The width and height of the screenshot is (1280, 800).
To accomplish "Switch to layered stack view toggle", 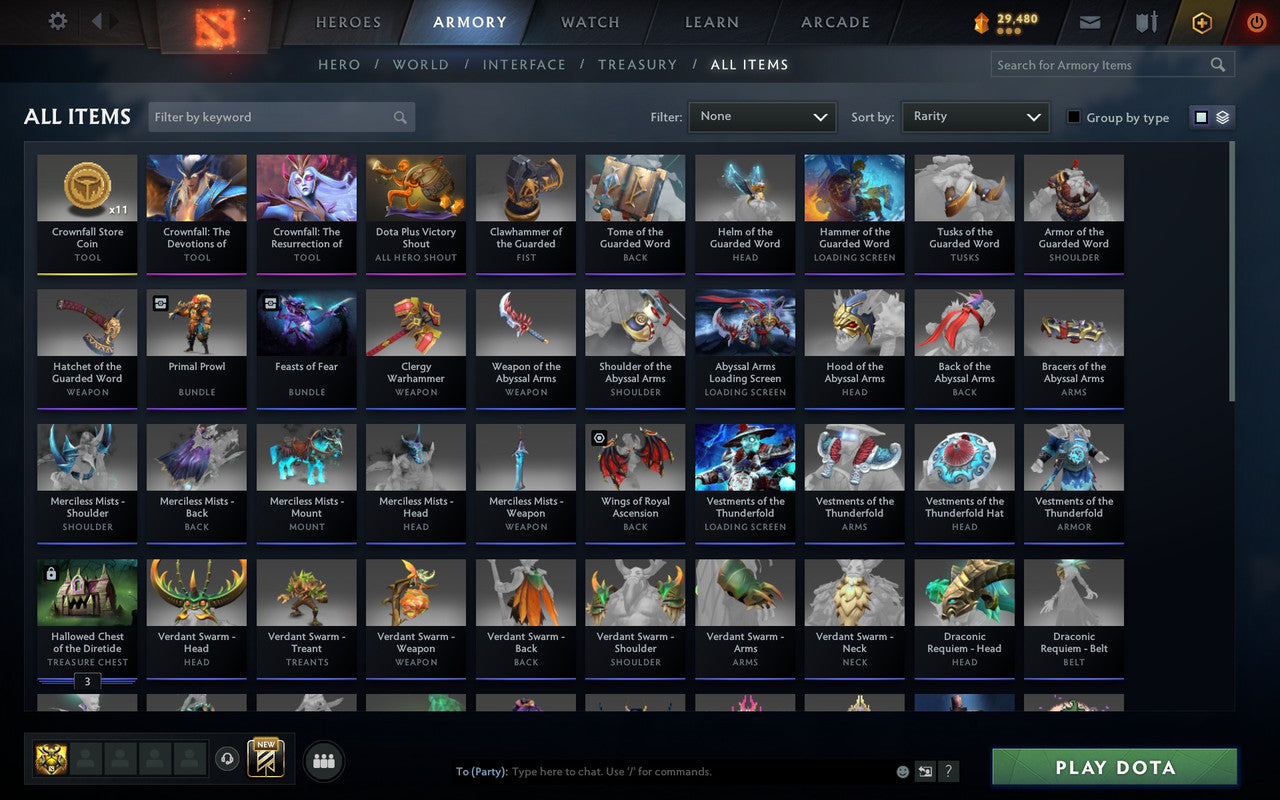I will pos(1221,116).
